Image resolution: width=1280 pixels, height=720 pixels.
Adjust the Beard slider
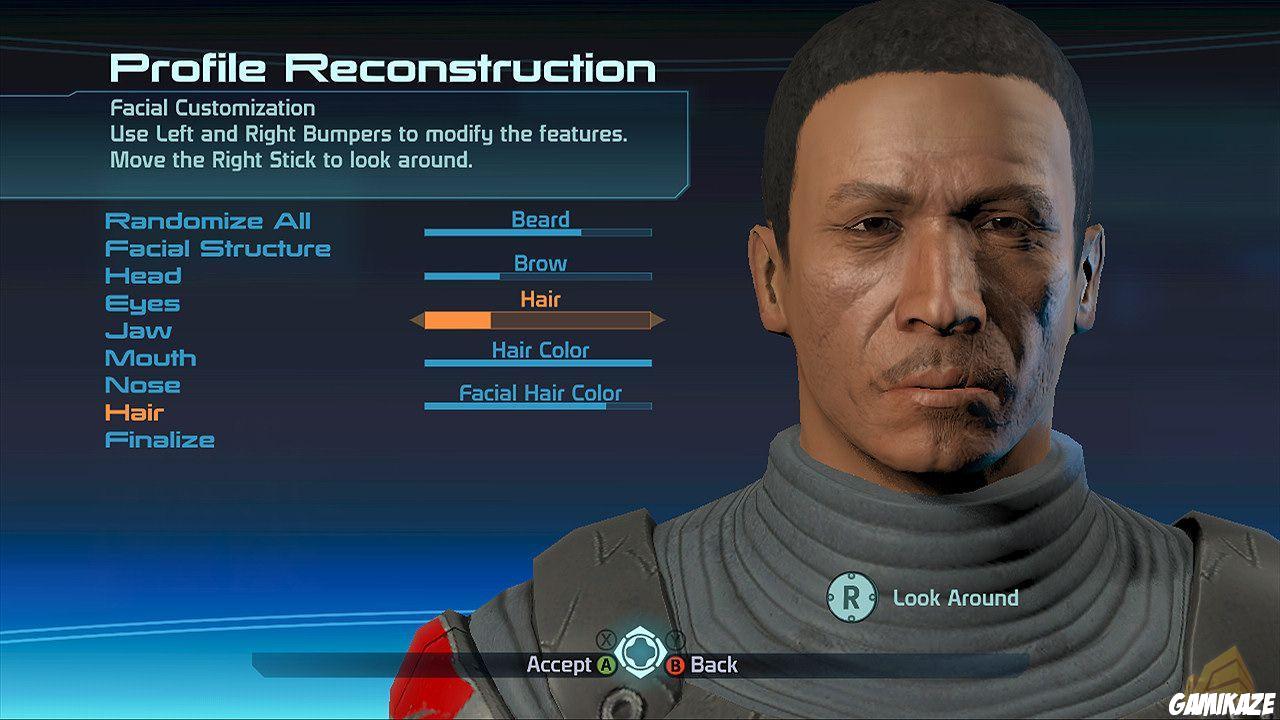click(x=538, y=231)
